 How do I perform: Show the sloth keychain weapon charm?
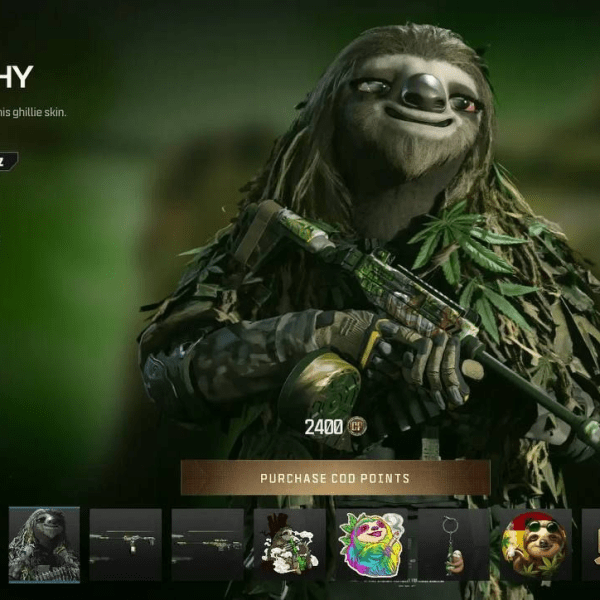click(x=453, y=544)
